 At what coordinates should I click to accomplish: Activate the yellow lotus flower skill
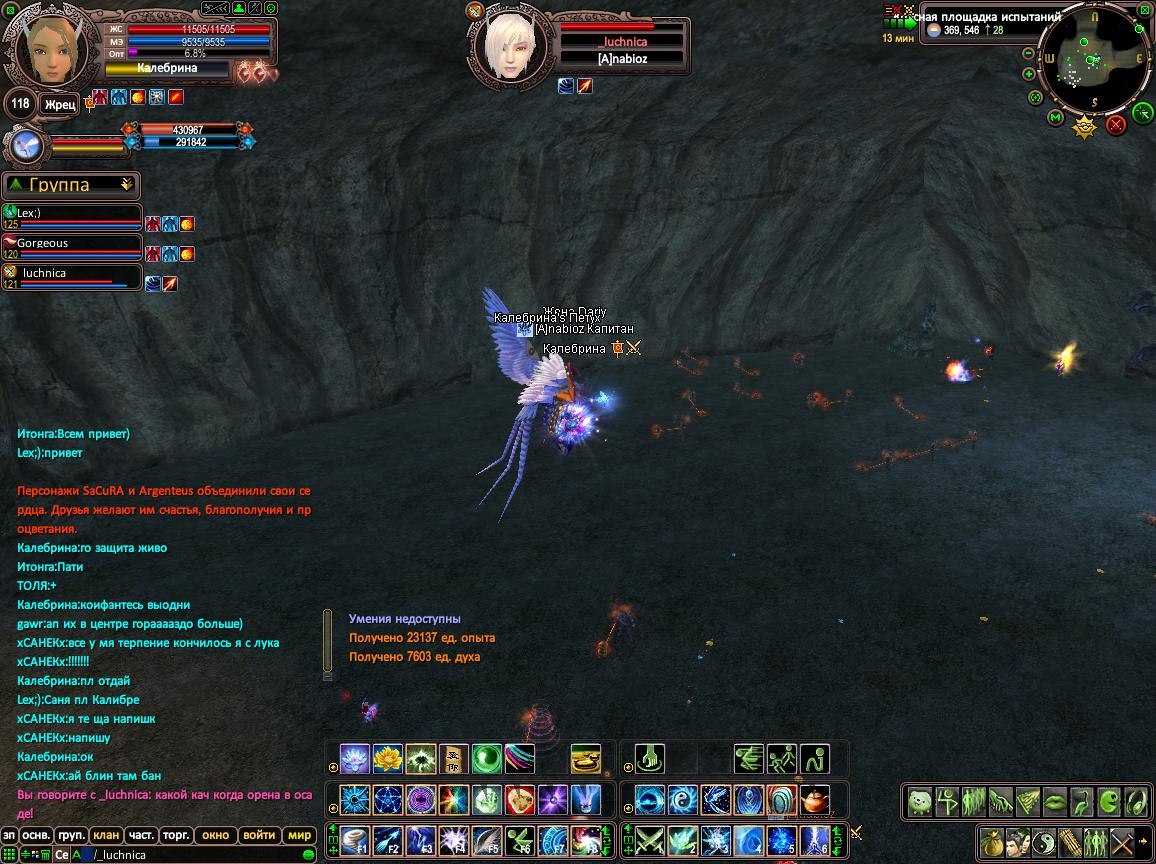pos(387,759)
